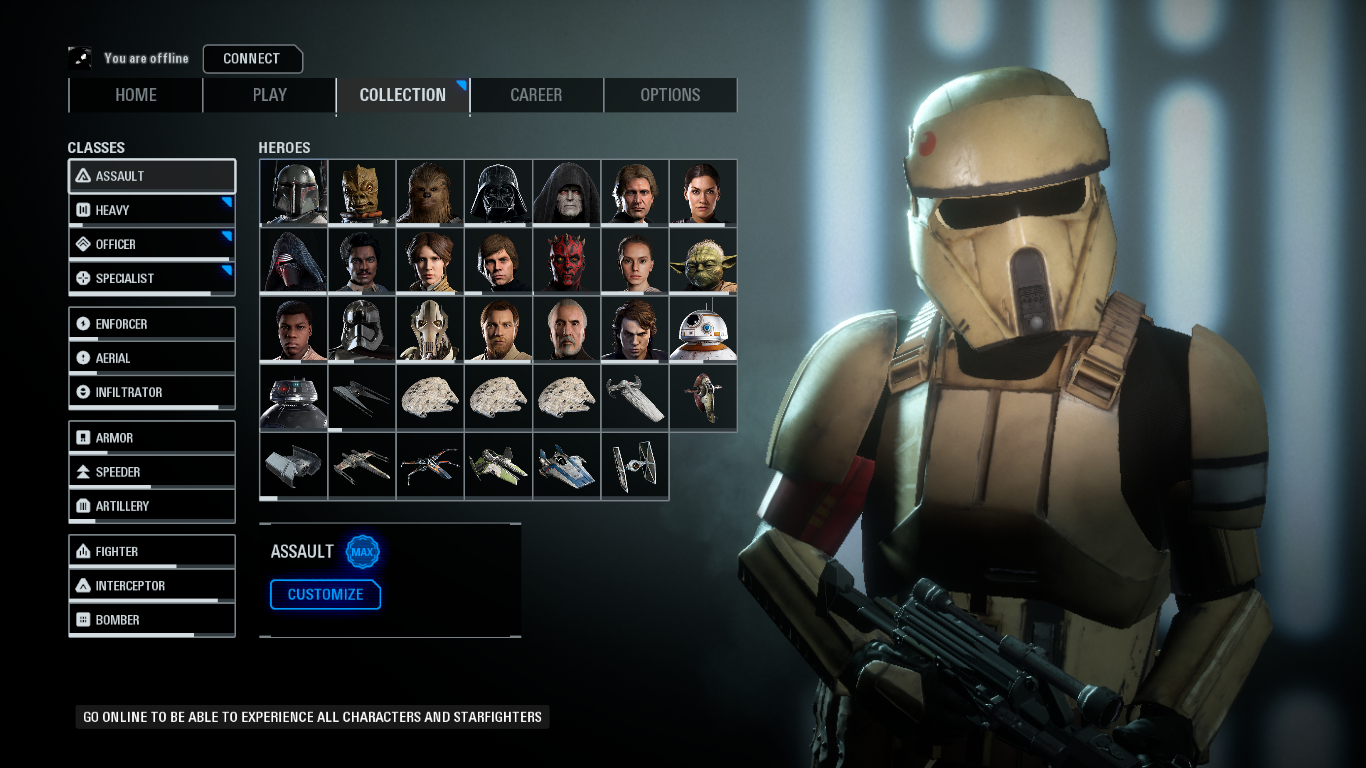Choose the INFILTRATOR class entry
This screenshot has height=768, width=1366.
tap(152, 392)
